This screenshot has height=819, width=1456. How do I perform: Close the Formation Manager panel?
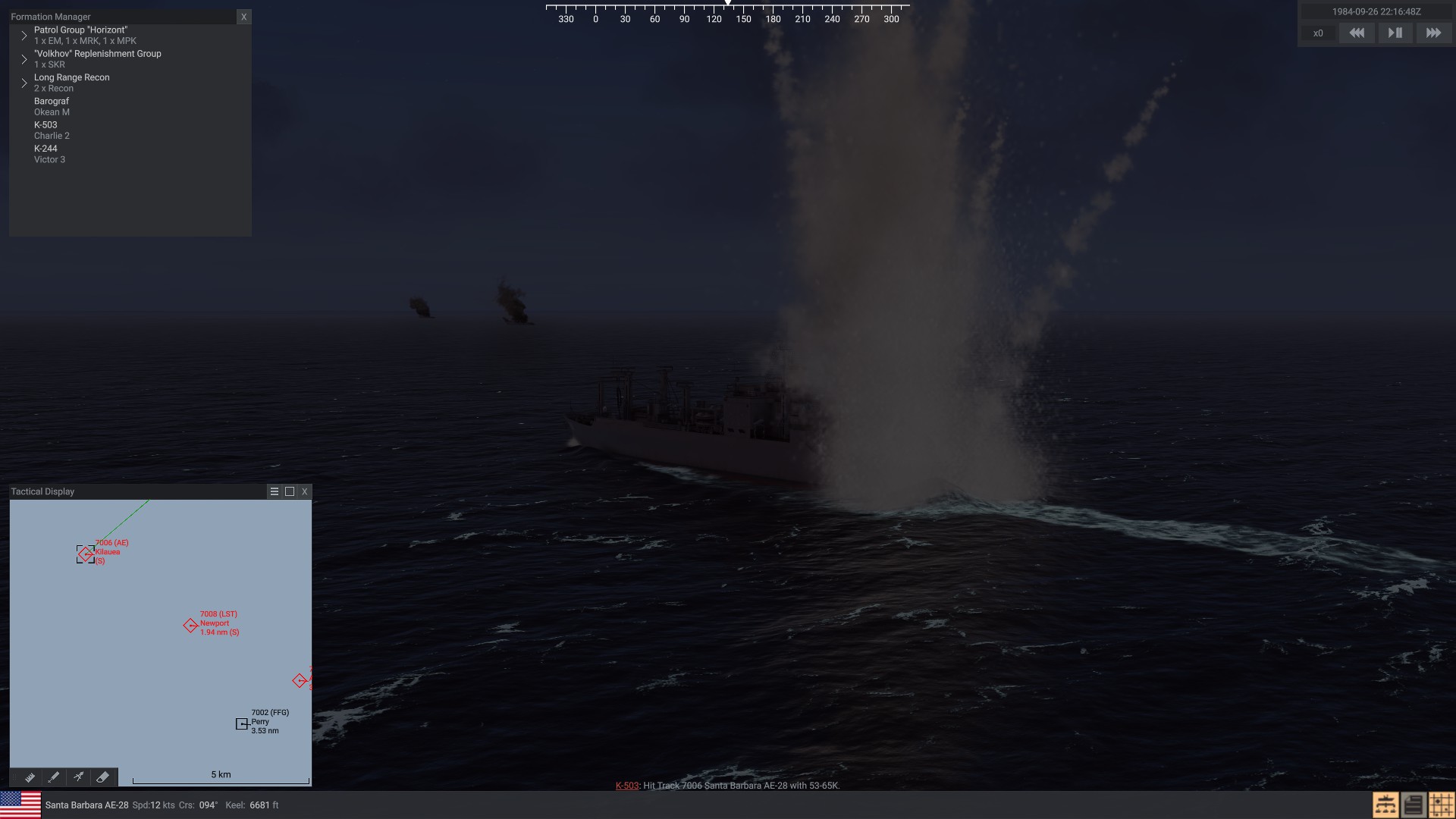coord(243,17)
